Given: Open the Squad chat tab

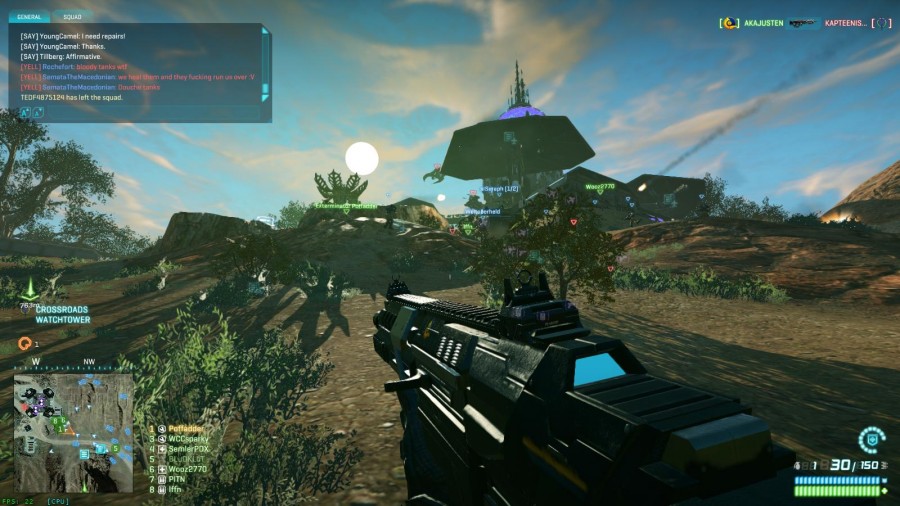Looking at the screenshot, I should [x=72, y=17].
